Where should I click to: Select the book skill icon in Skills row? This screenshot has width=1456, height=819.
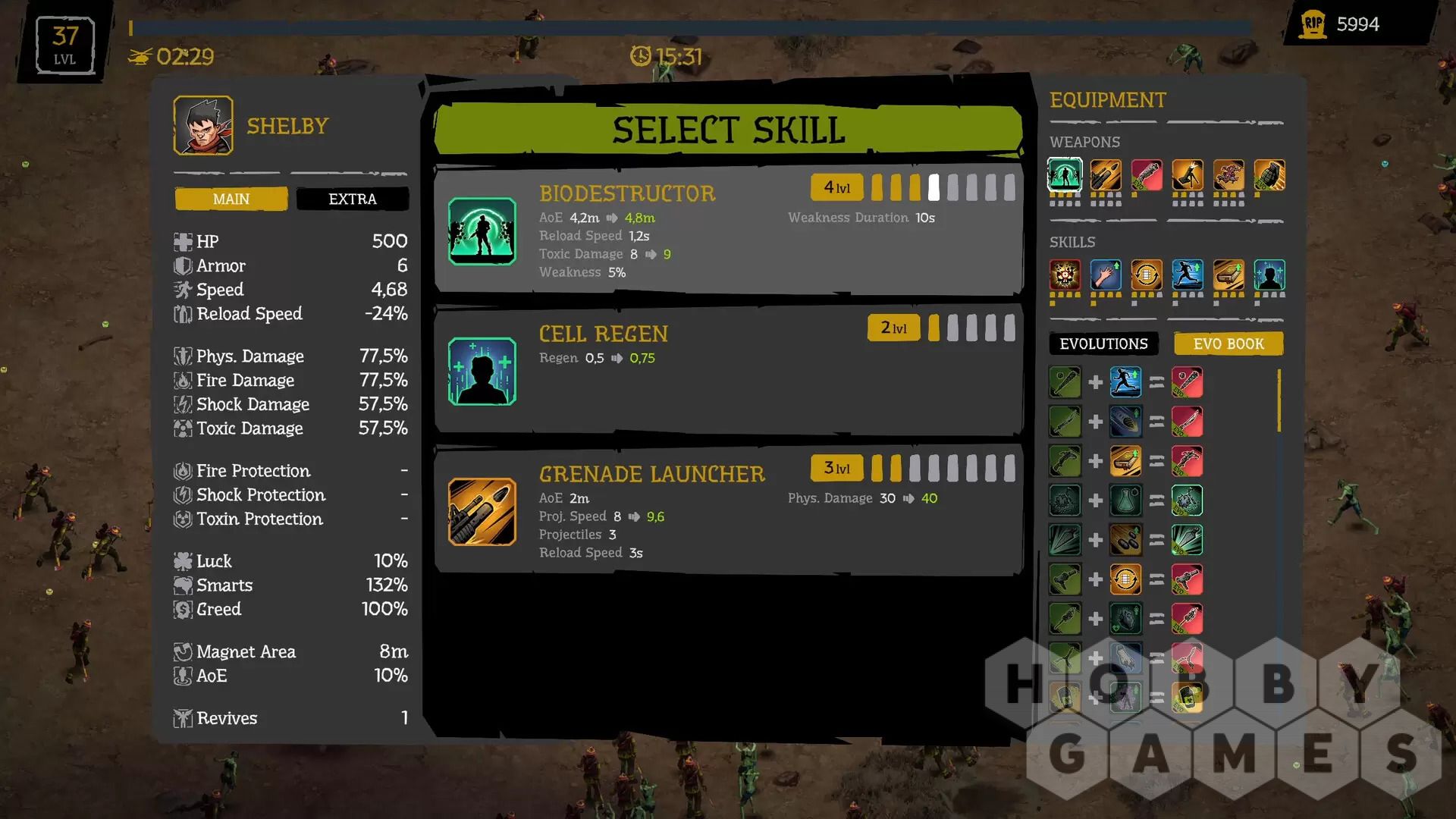point(1228,275)
